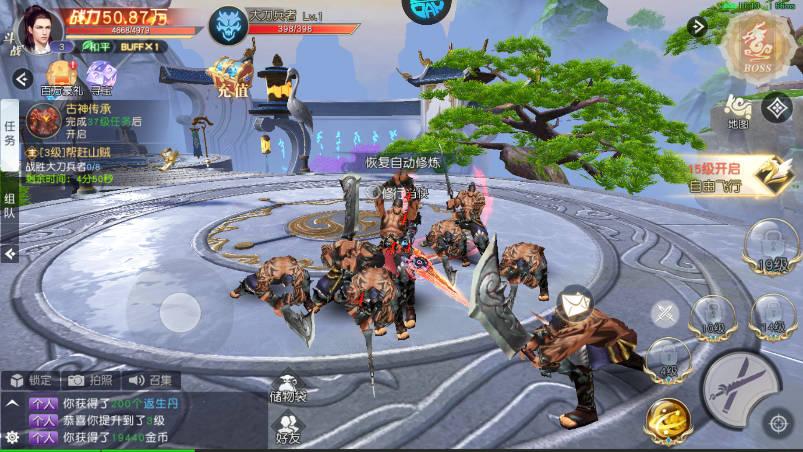
Task: Open the 地图 map
Action: click(x=738, y=110)
